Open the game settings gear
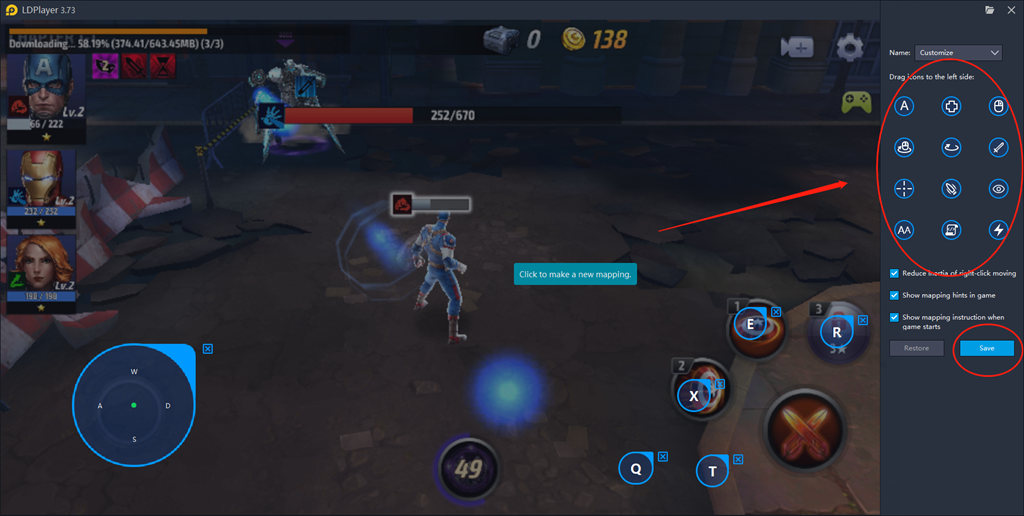This screenshot has height=516, width=1024. coord(850,47)
